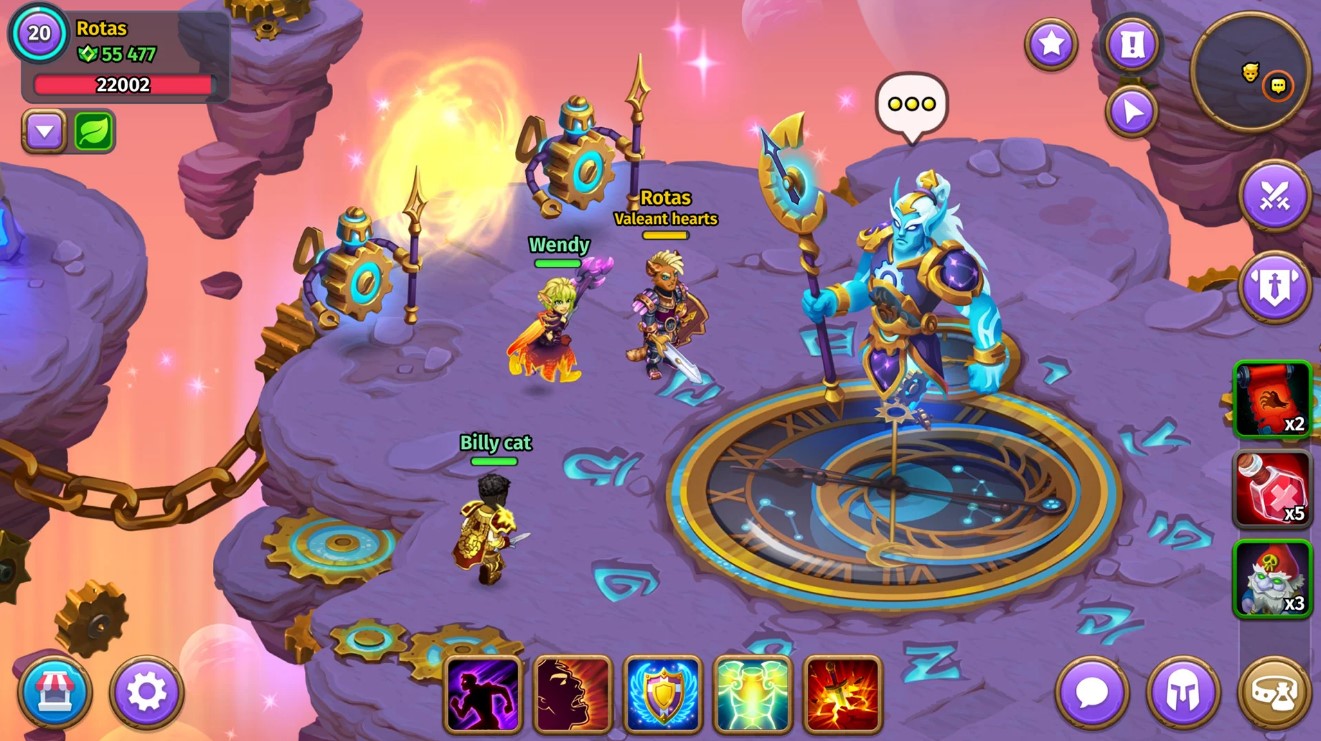Screen dimensions: 1321x741
Task: Toggle the glowing armor buff ability
Action: click(x=753, y=692)
